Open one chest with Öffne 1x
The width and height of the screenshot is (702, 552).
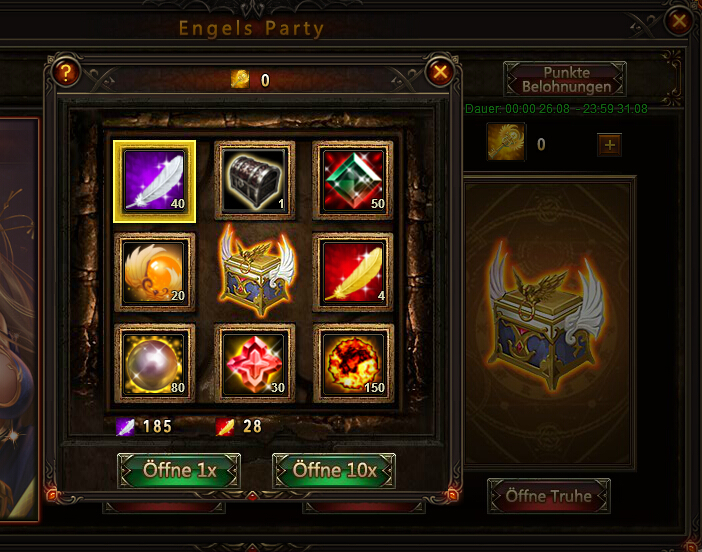(x=179, y=470)
